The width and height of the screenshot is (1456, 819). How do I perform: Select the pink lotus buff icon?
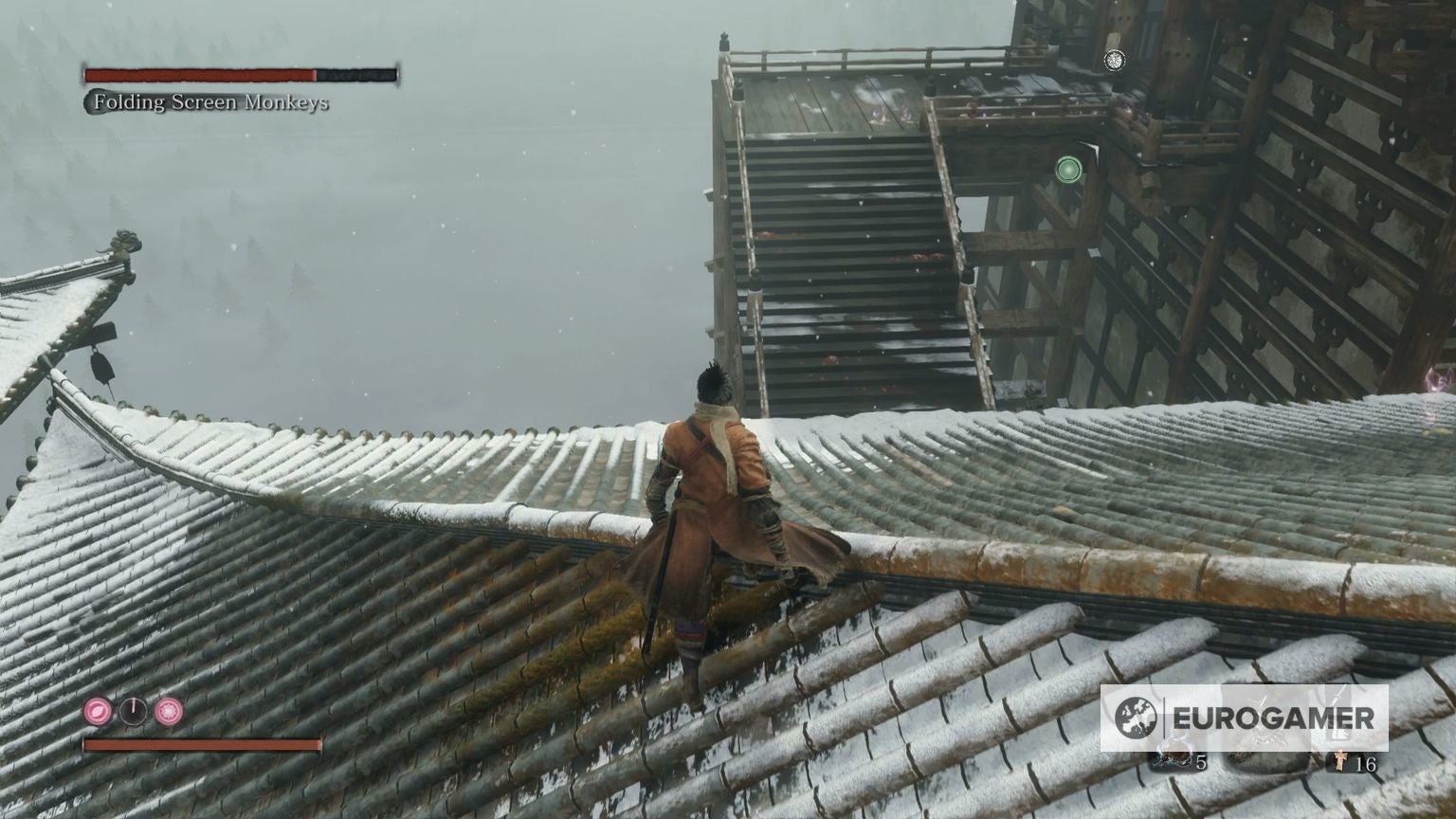[98, 712]
